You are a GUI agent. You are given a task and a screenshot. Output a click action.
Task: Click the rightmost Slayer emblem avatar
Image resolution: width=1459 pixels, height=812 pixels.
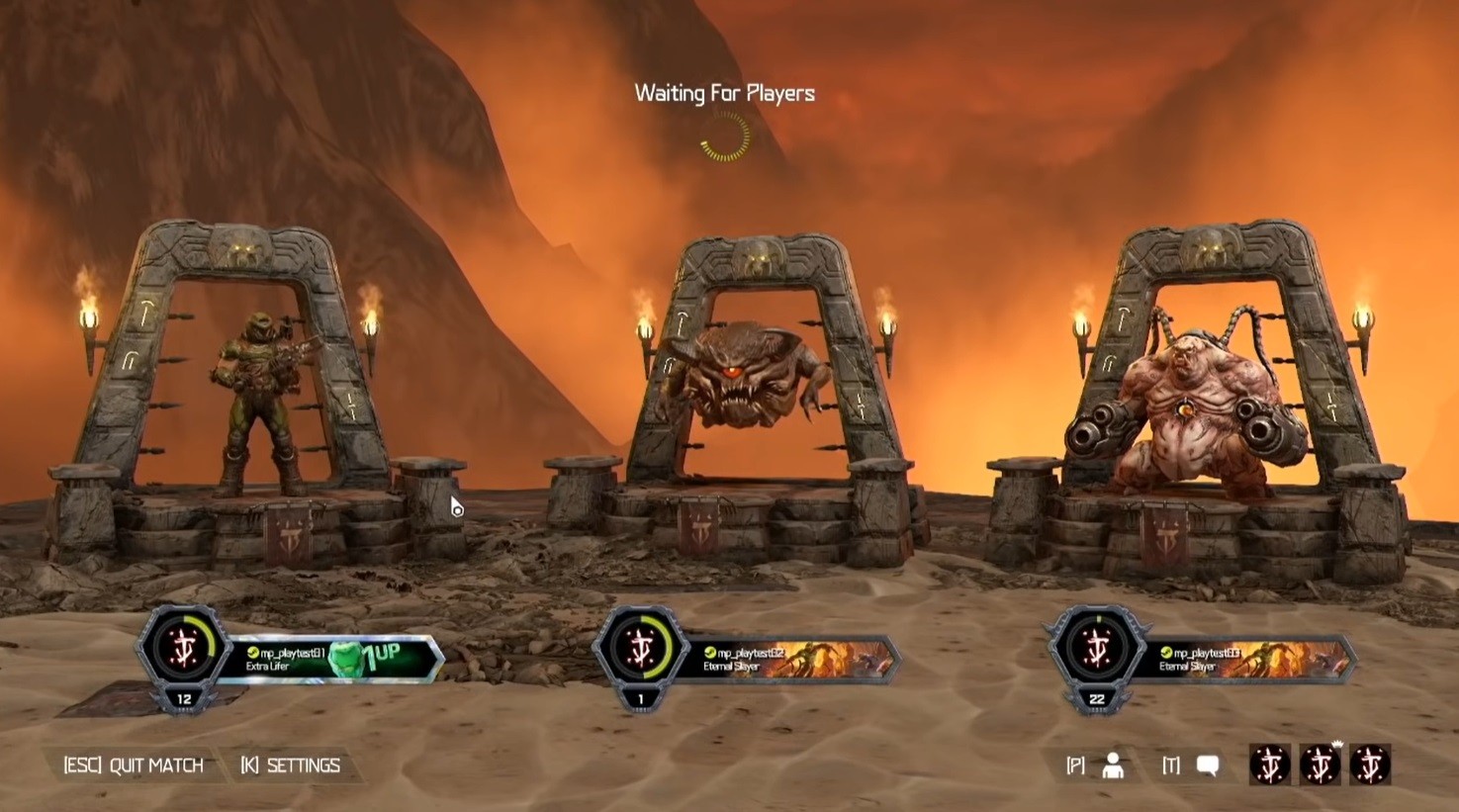[x=1370, y=764]
